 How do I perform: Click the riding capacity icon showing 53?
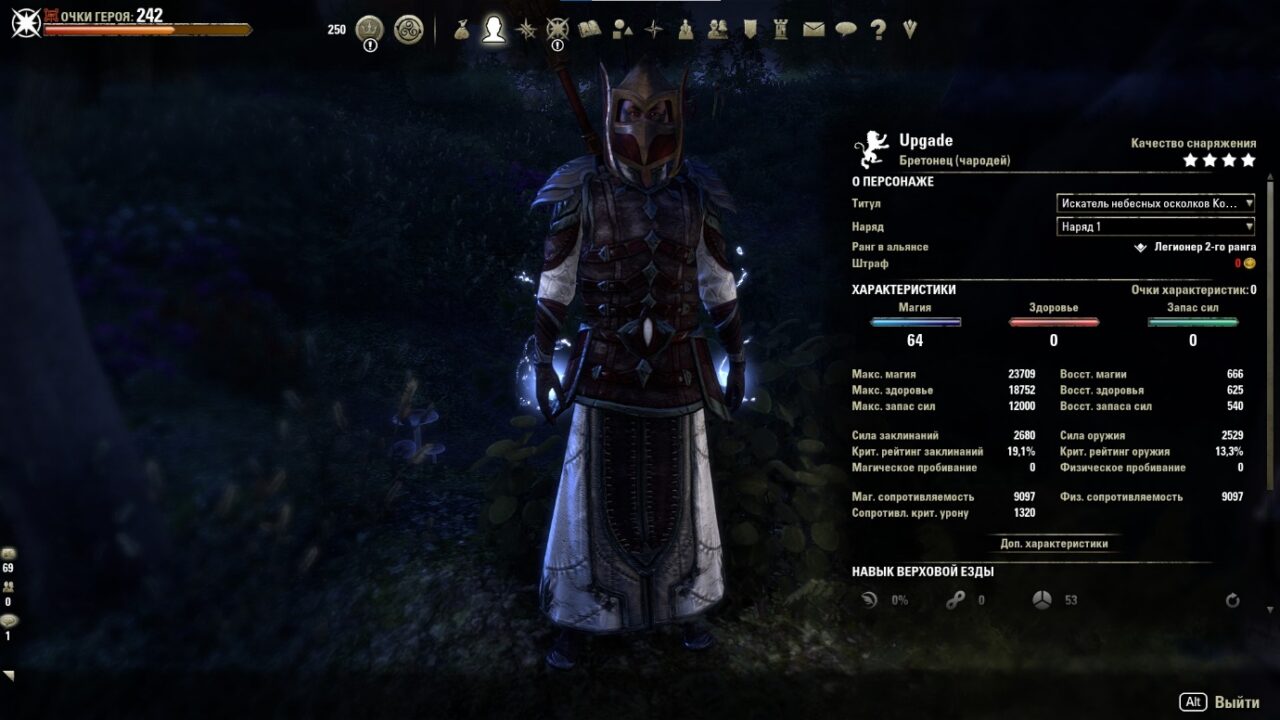[1042, 600]
